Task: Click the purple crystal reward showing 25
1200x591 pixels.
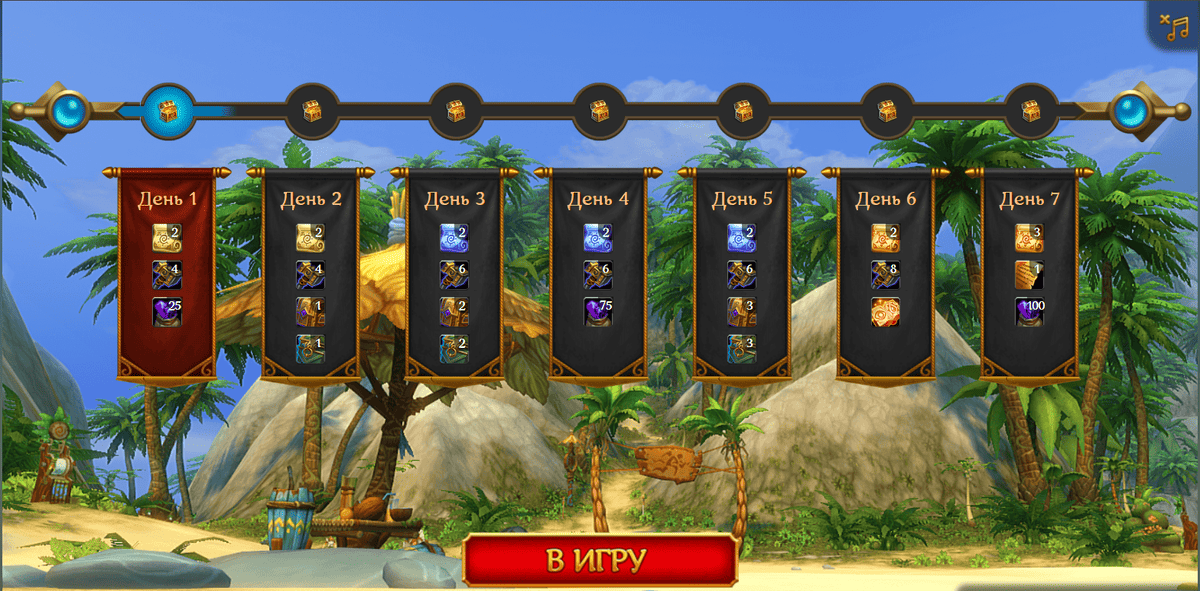Action: coord(166,311)
